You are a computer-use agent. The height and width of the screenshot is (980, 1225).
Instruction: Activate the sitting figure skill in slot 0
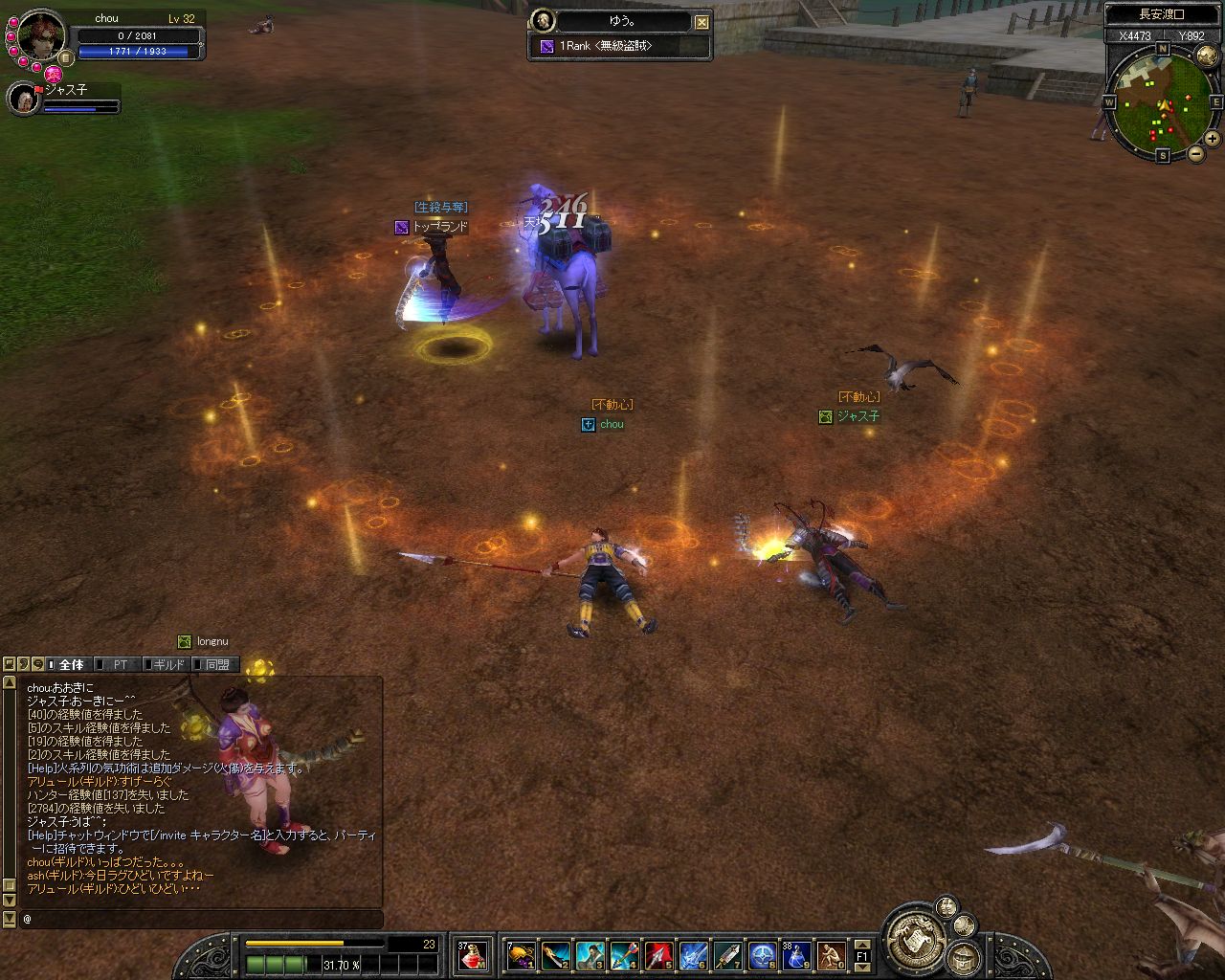(x=831, y=955)
